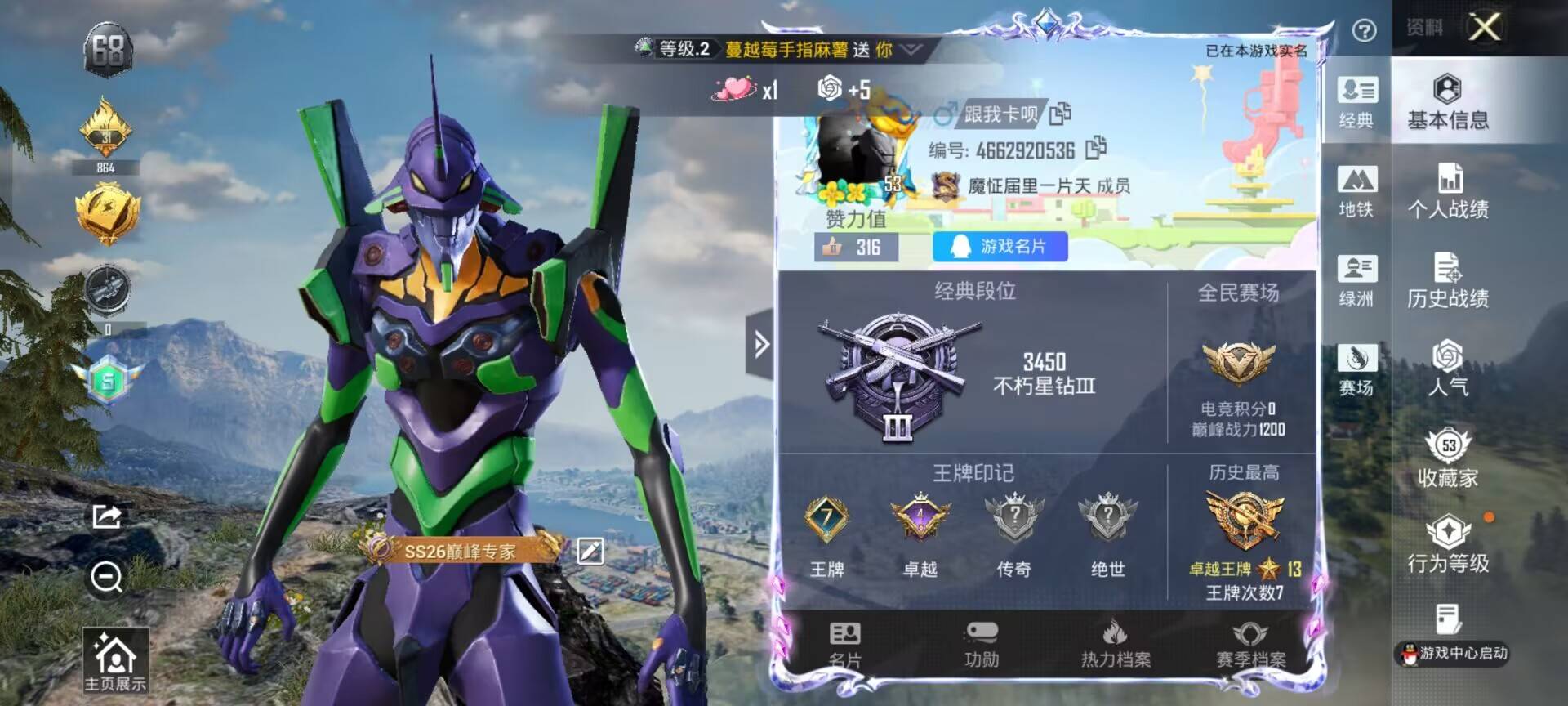Click the 游戏名片 game card button

(x=1000, y=247)
